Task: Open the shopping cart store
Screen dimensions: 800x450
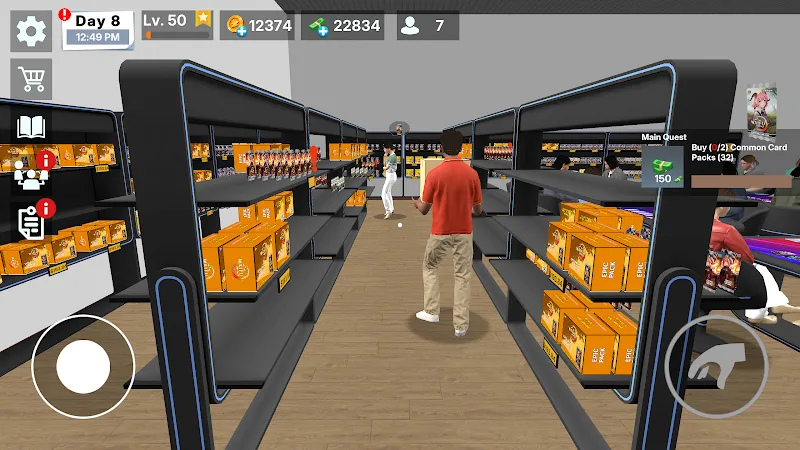Action: [31, 77]
